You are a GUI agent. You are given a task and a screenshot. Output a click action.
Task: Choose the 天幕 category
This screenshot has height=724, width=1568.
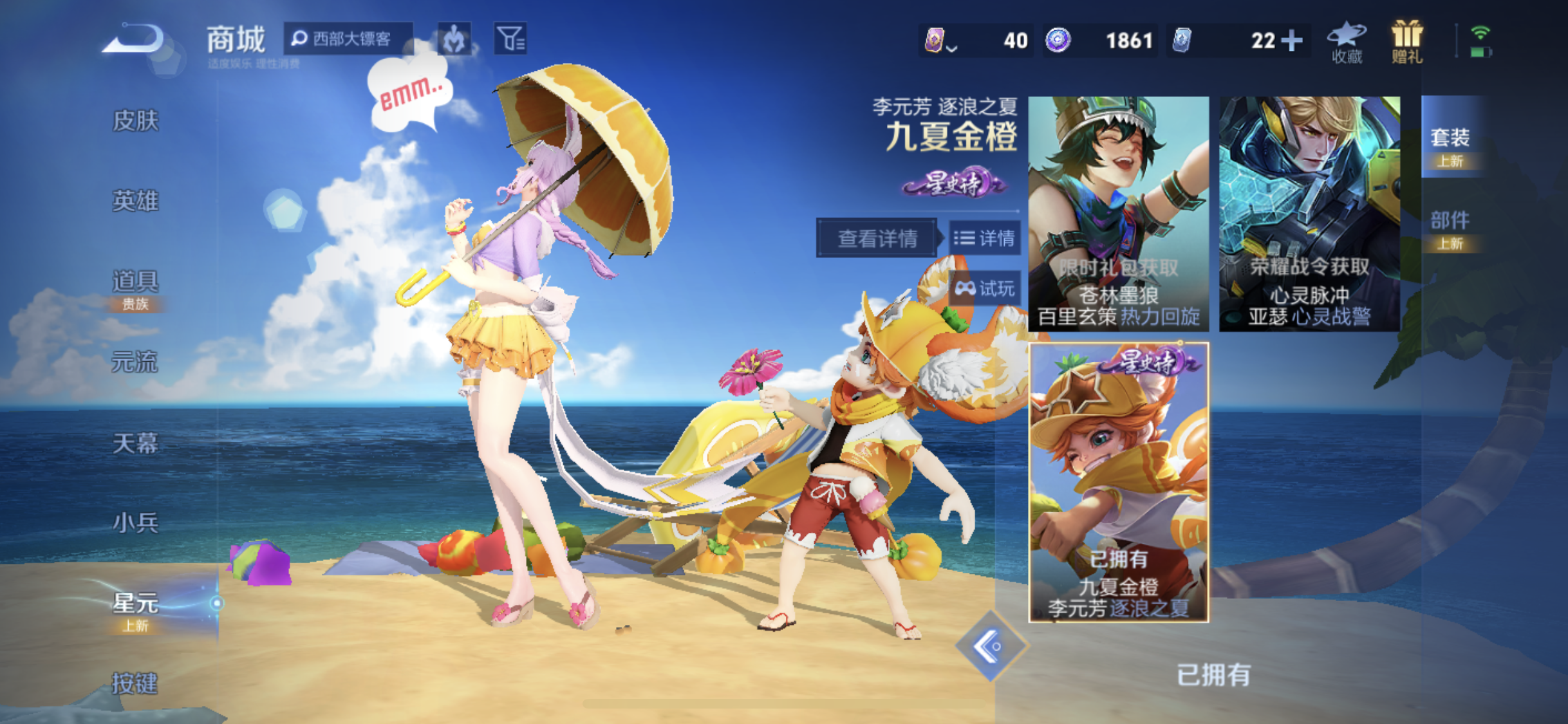click(135, 443)
